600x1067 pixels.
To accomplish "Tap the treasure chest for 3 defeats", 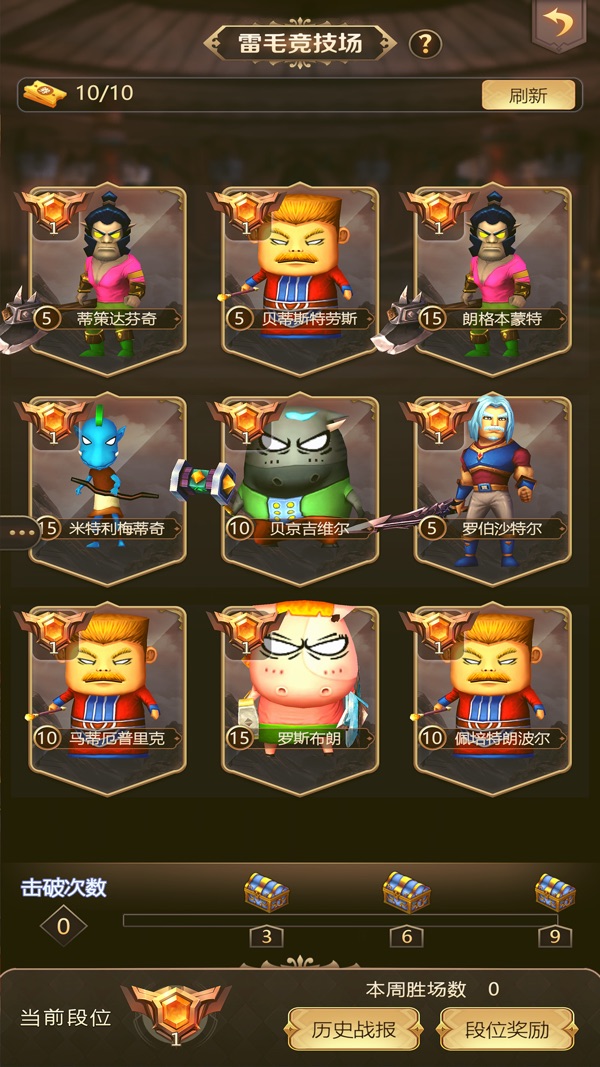I will pyautogui.click(x=266, y=893).
